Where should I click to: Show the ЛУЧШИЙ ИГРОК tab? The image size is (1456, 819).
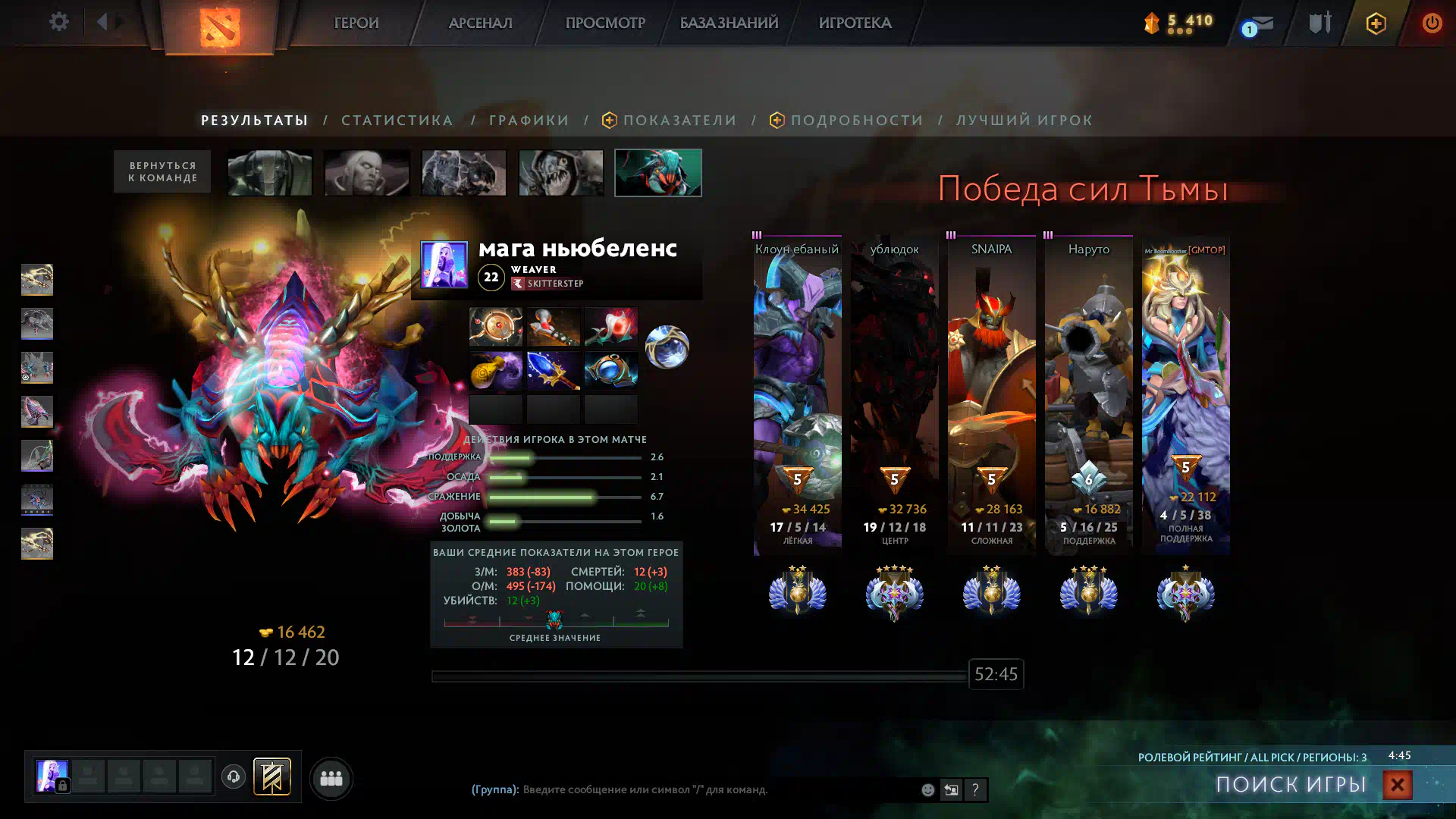point(1024,120)
